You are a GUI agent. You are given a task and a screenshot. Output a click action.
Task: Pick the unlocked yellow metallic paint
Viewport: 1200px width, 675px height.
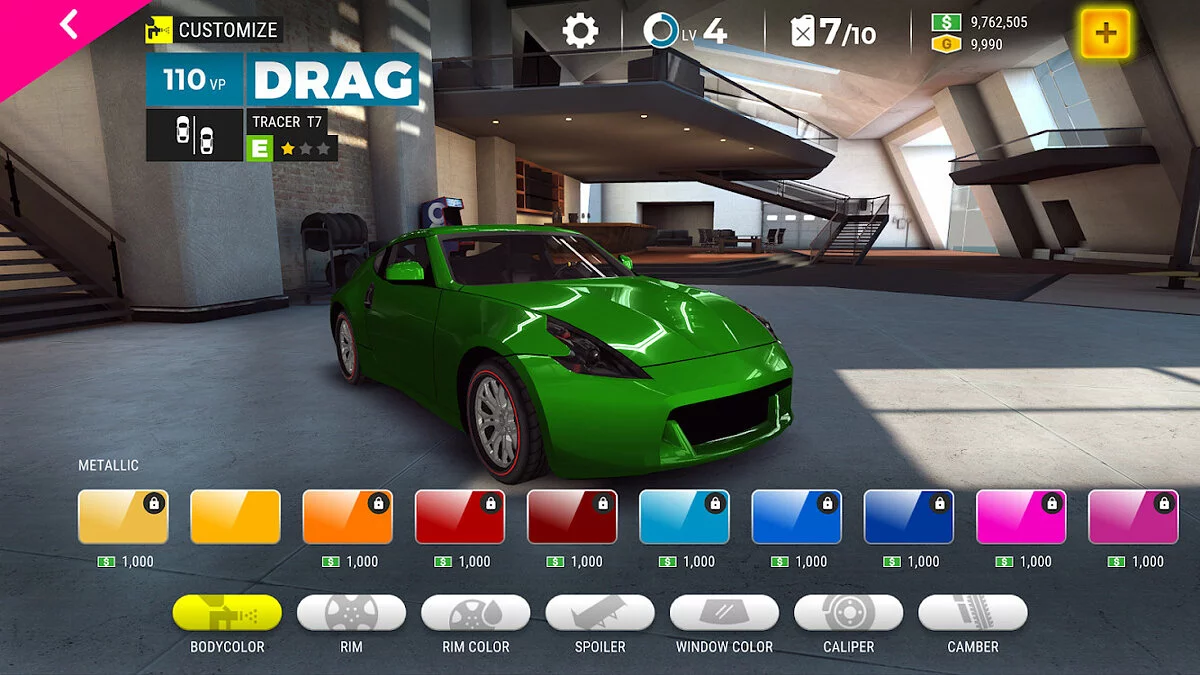point(235,517)
